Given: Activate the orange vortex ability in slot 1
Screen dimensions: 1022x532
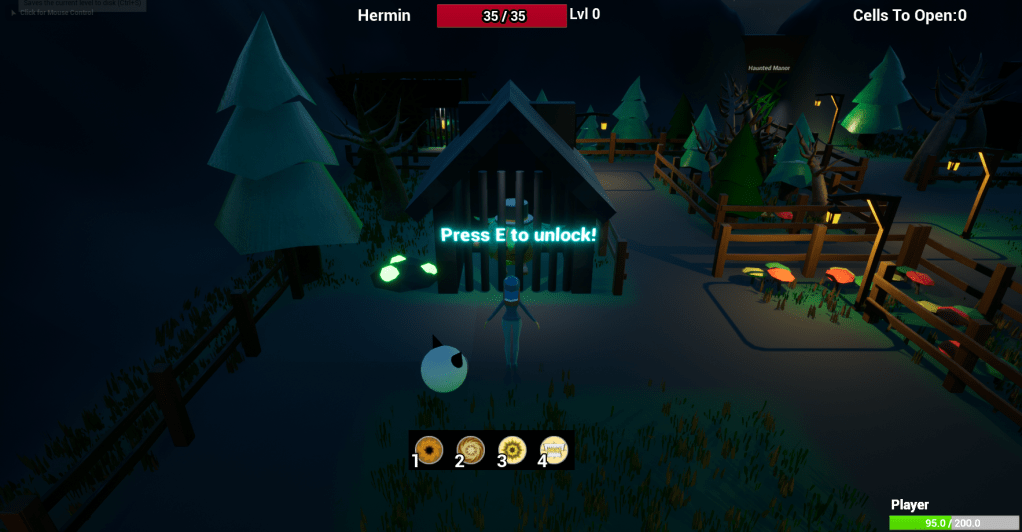Looking at the screenshot, I should 429,450.
